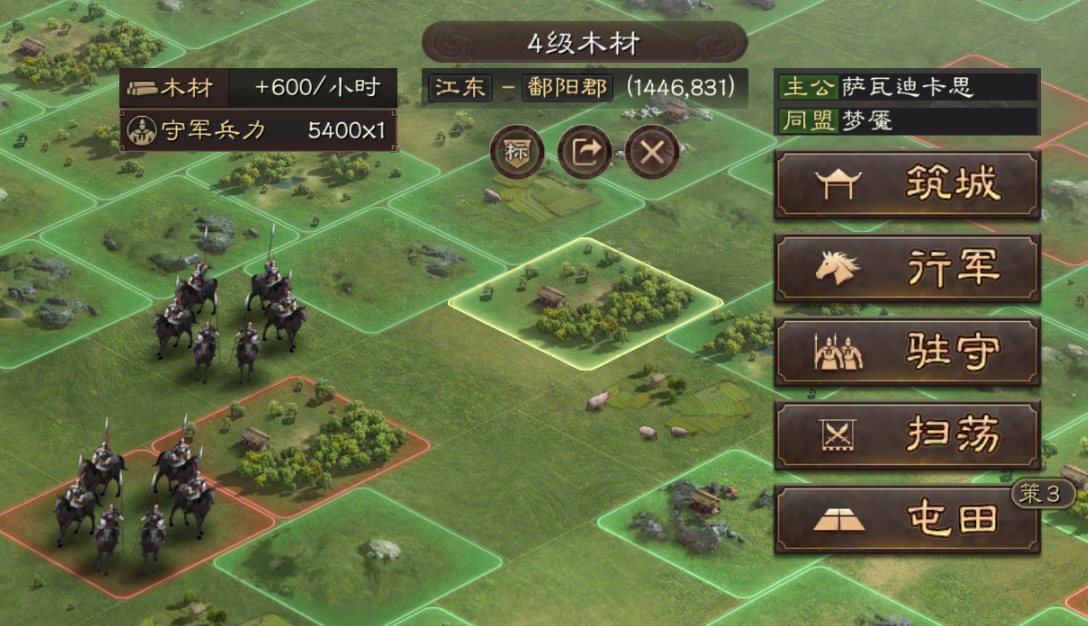Open the 鄱阳郡 region label
Image resolution: width=1088 pixels, height=626 pixels.
(566, 87)
